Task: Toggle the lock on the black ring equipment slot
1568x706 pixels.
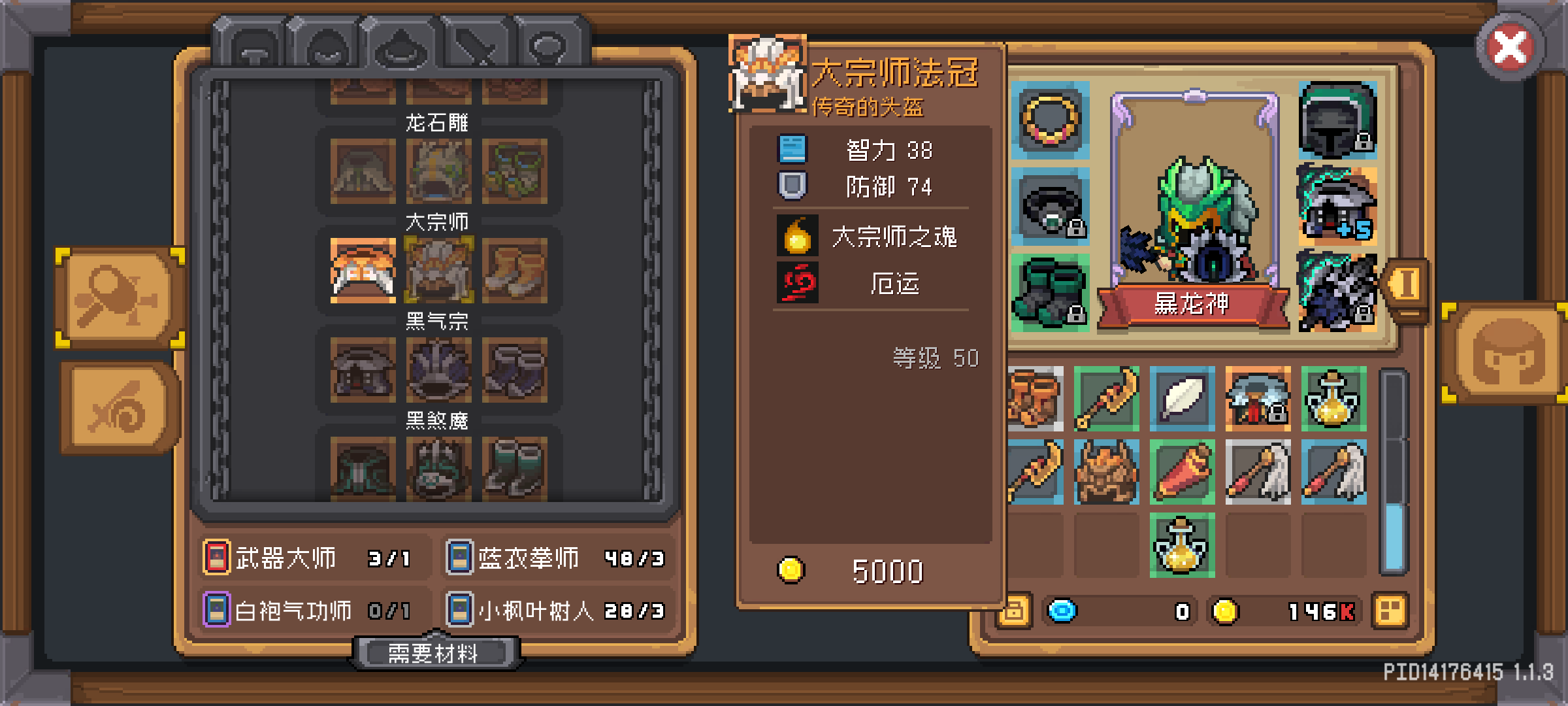Action: click(x=1075, y=229)
